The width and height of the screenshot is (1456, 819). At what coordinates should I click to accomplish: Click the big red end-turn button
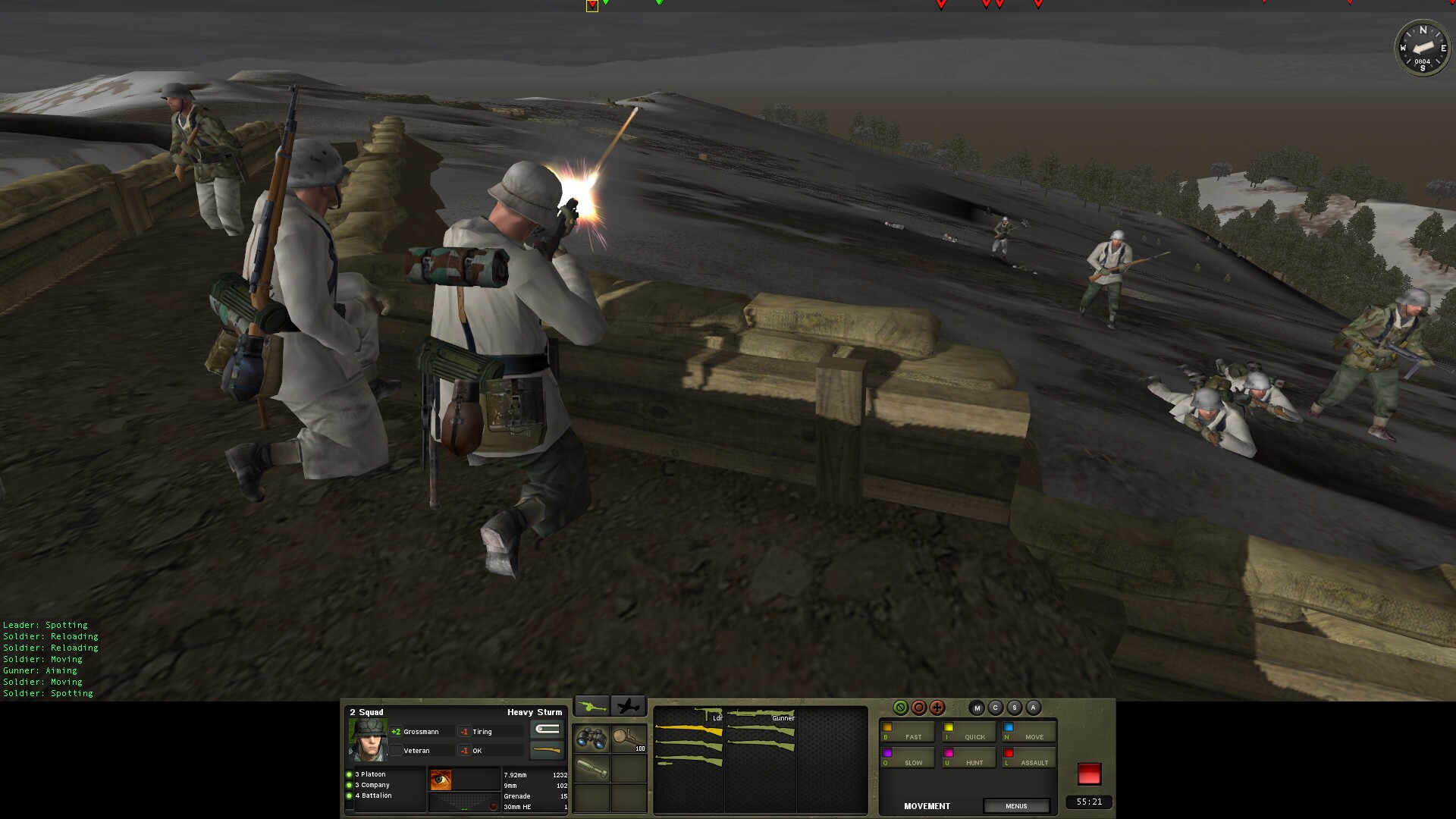pyautogui.click(x=1089, y=774)
